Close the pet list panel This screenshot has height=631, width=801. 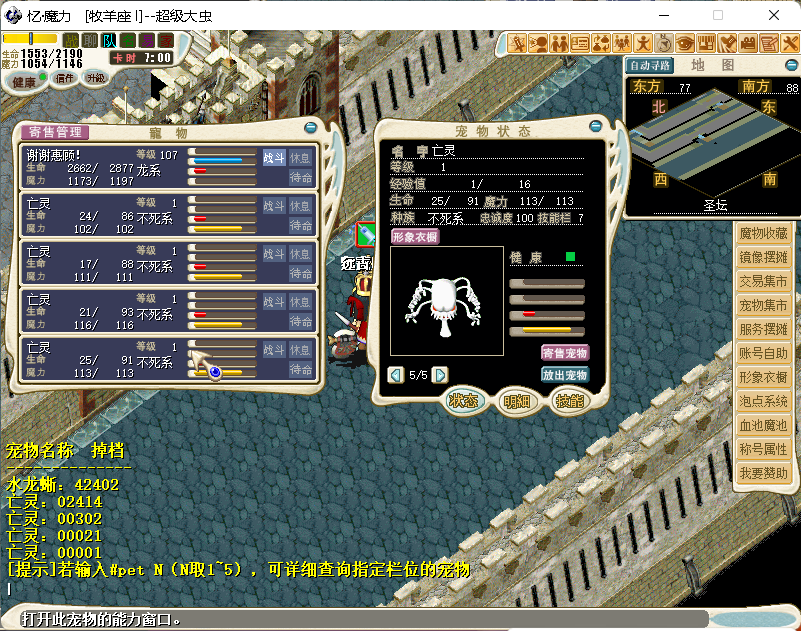coord(310,128)
